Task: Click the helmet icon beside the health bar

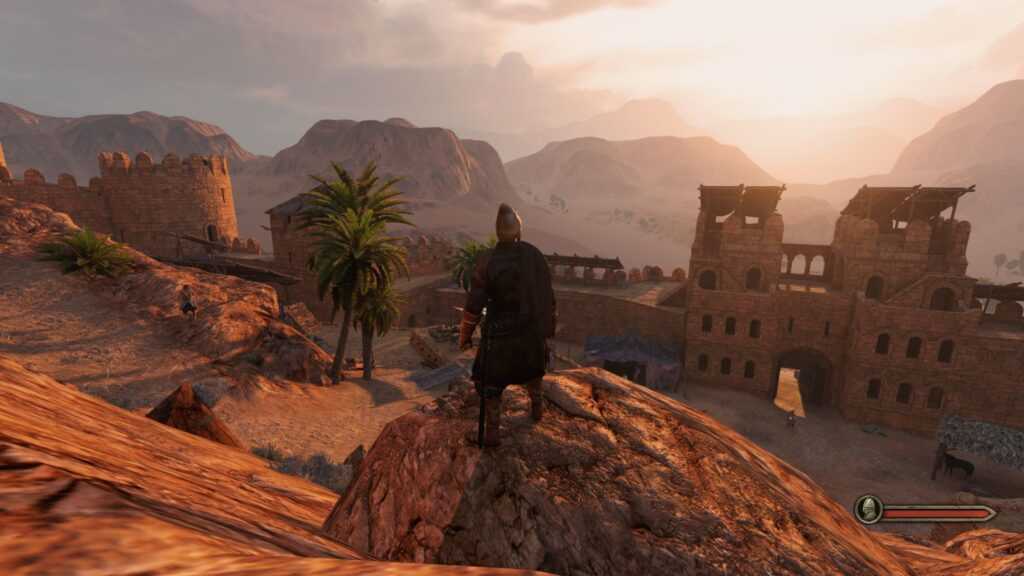Action: [x=868, y=510]
